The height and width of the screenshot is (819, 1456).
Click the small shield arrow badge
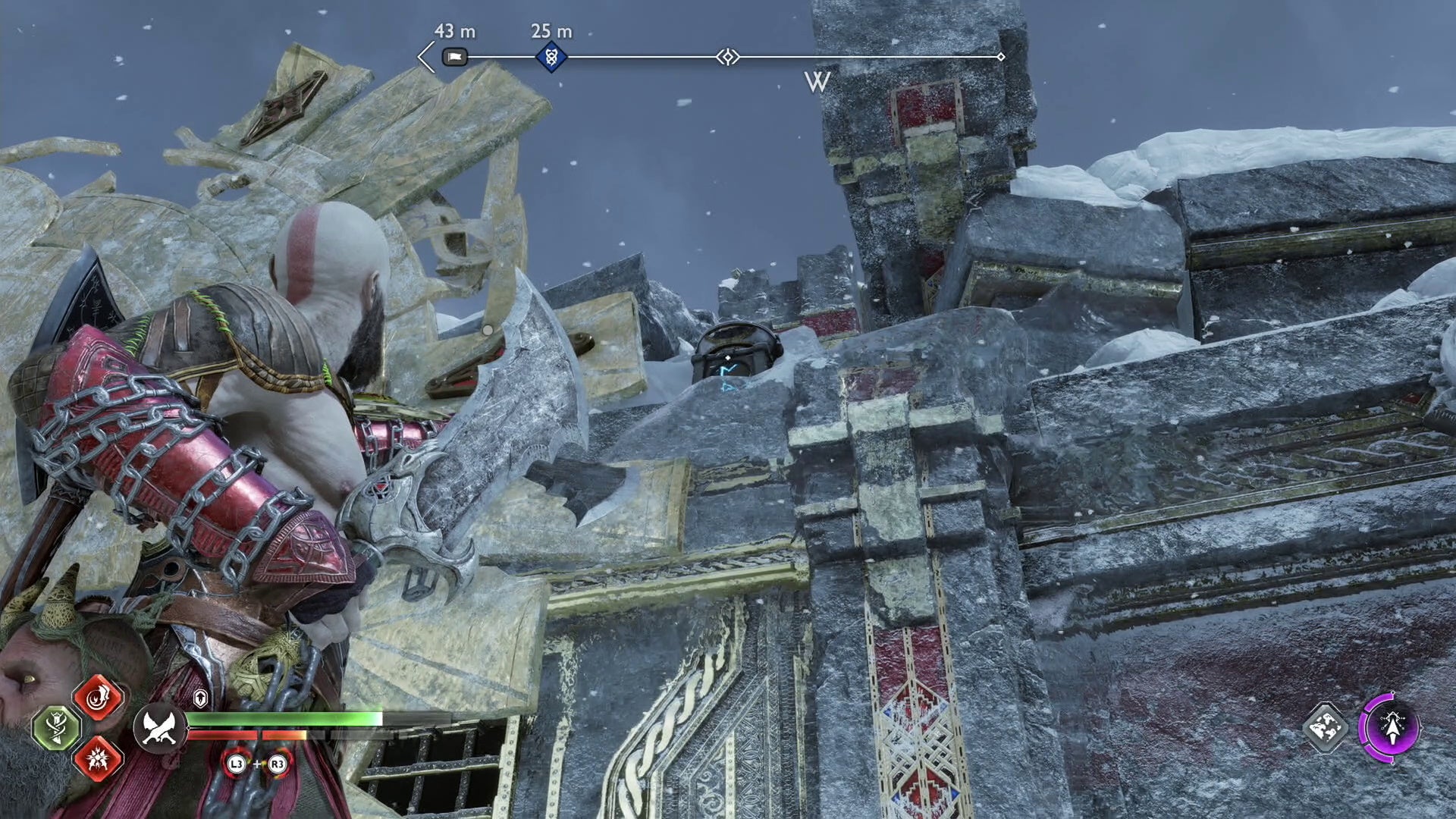click(x=200, y=698)
